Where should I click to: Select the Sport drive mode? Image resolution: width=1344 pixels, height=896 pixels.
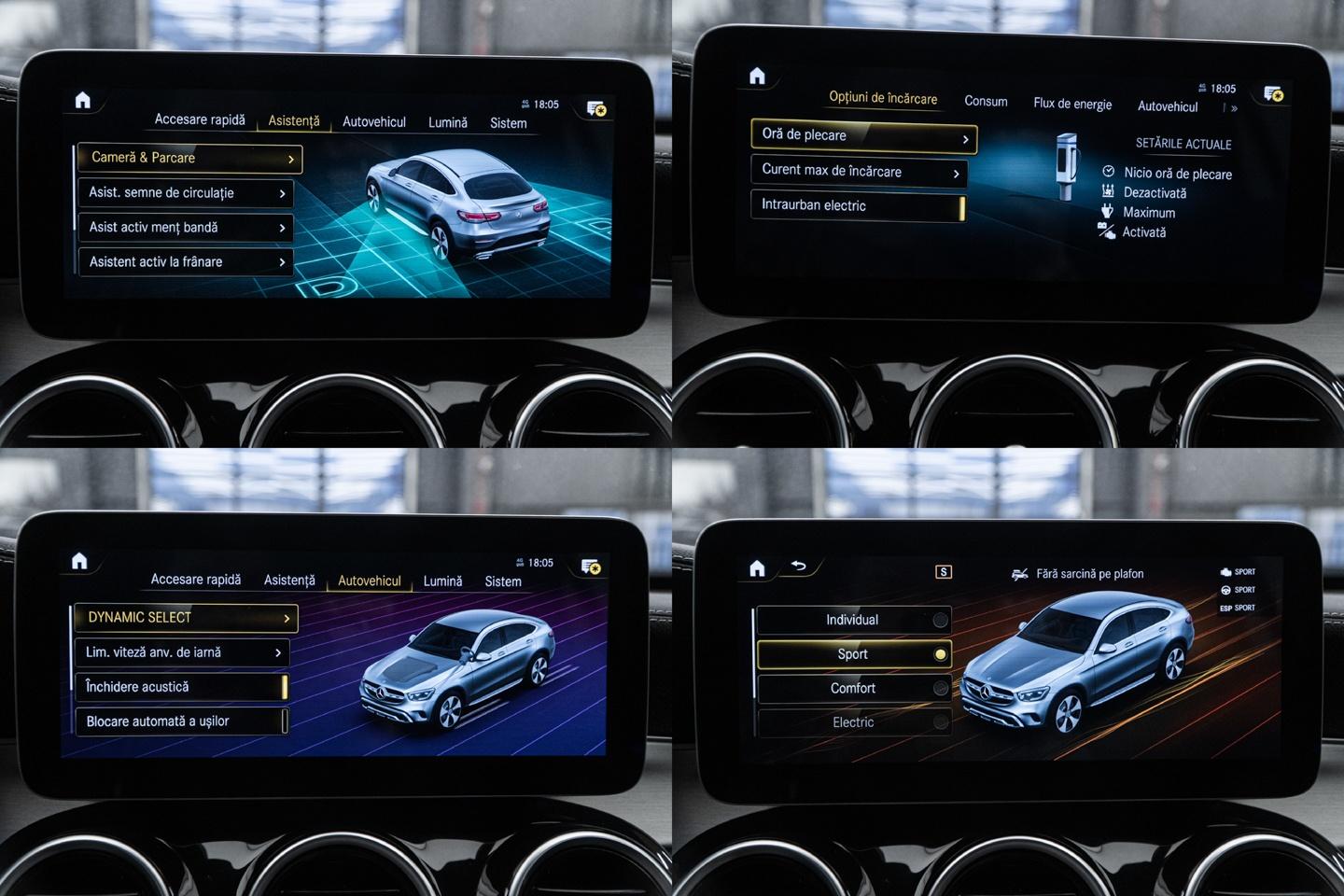point(853,654)
